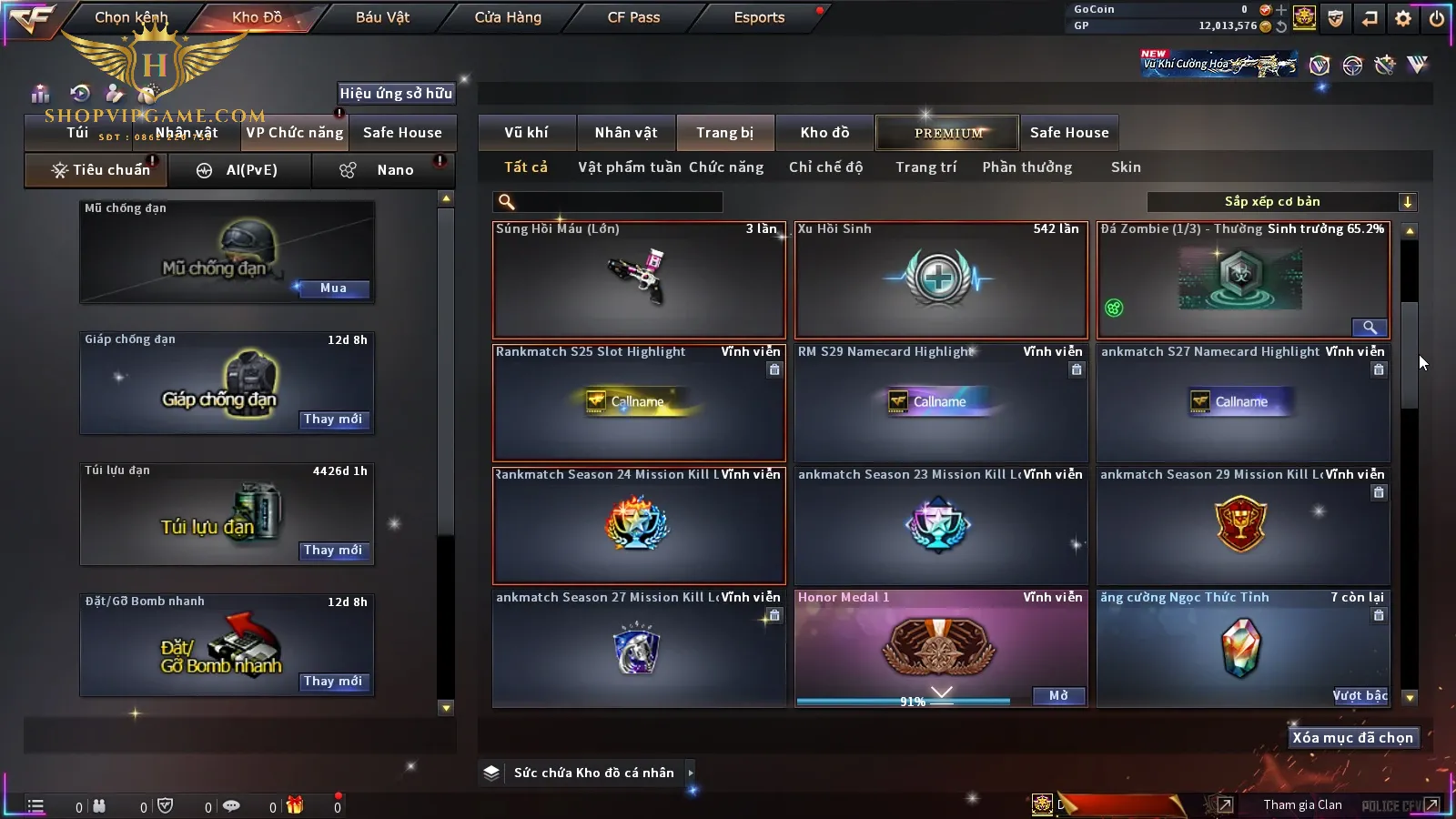Viewport: 1456px width, 819px height.
Task: Click Xóa mục đã chọn button
Action: point(1352,738)
